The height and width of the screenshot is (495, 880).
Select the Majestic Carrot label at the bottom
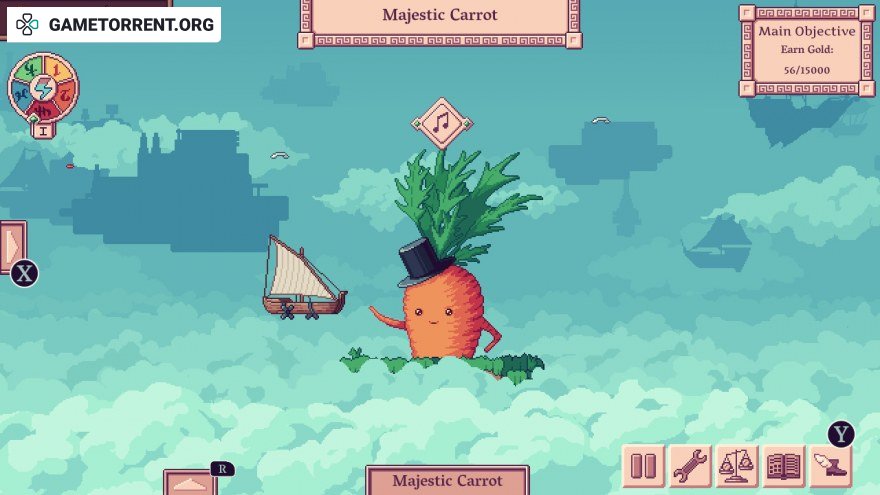(x=446, y=481)
